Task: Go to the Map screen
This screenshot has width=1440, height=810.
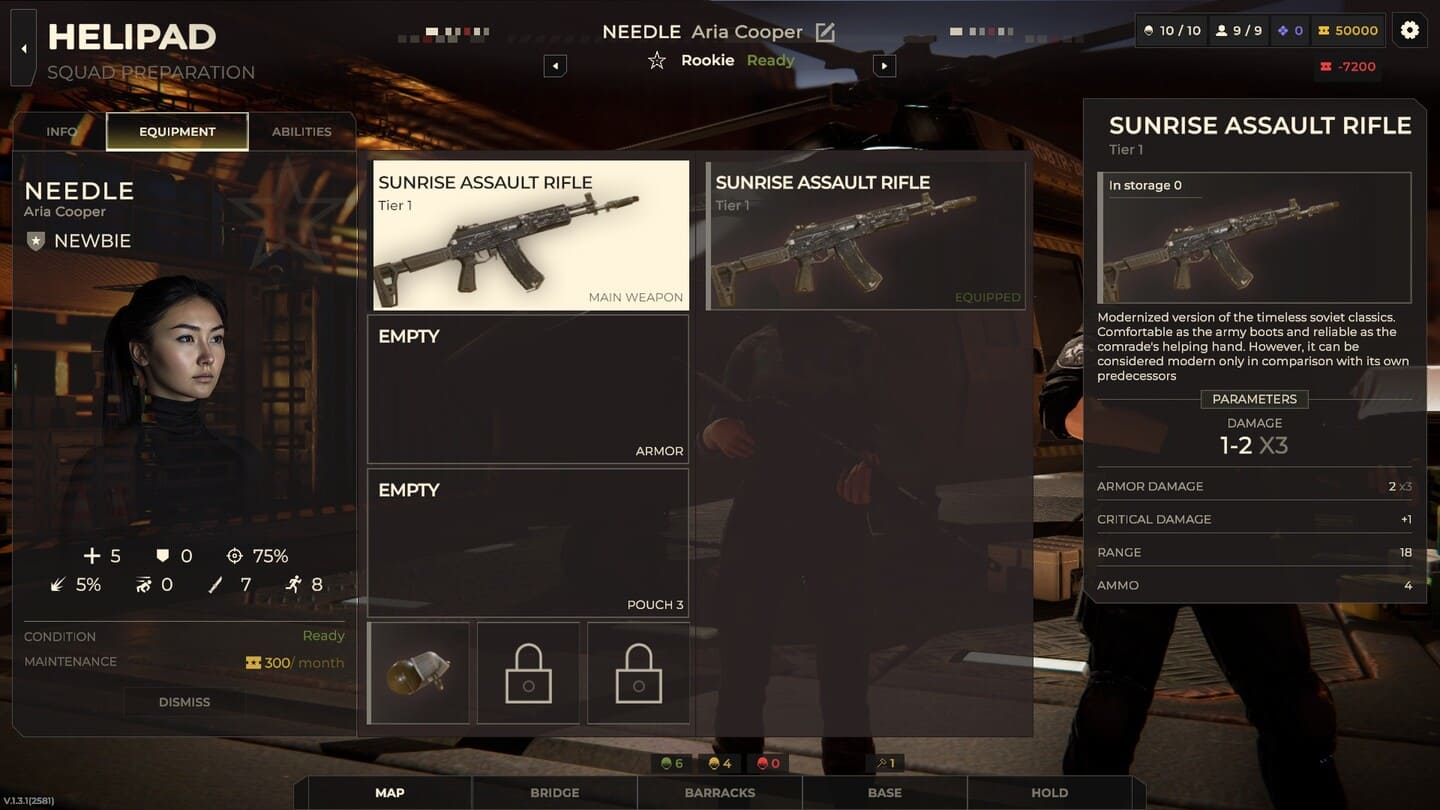Action: click(x=390, y=793)
